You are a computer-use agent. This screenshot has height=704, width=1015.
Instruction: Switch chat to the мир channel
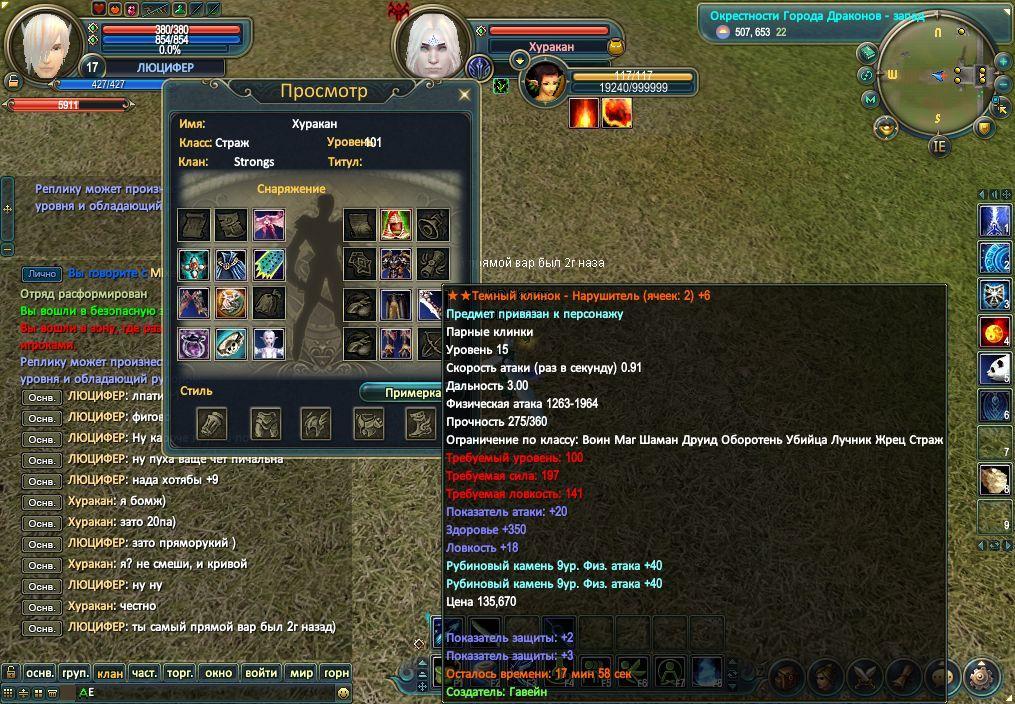[x=301, y=673]
